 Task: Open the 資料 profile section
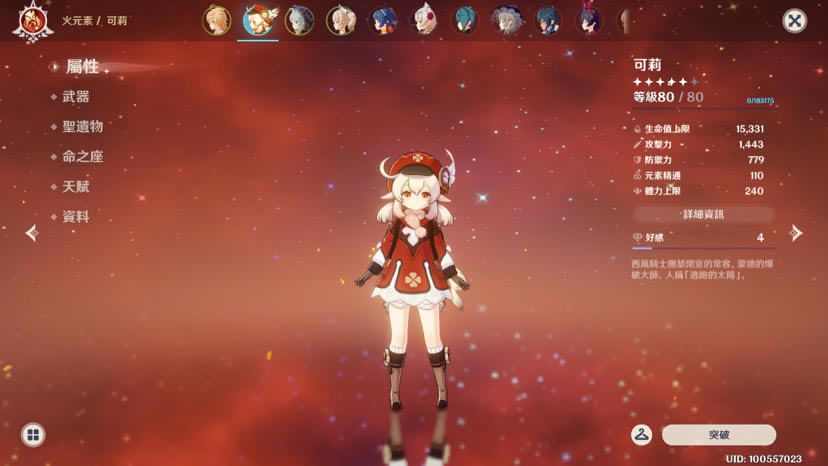click(76, 217)
